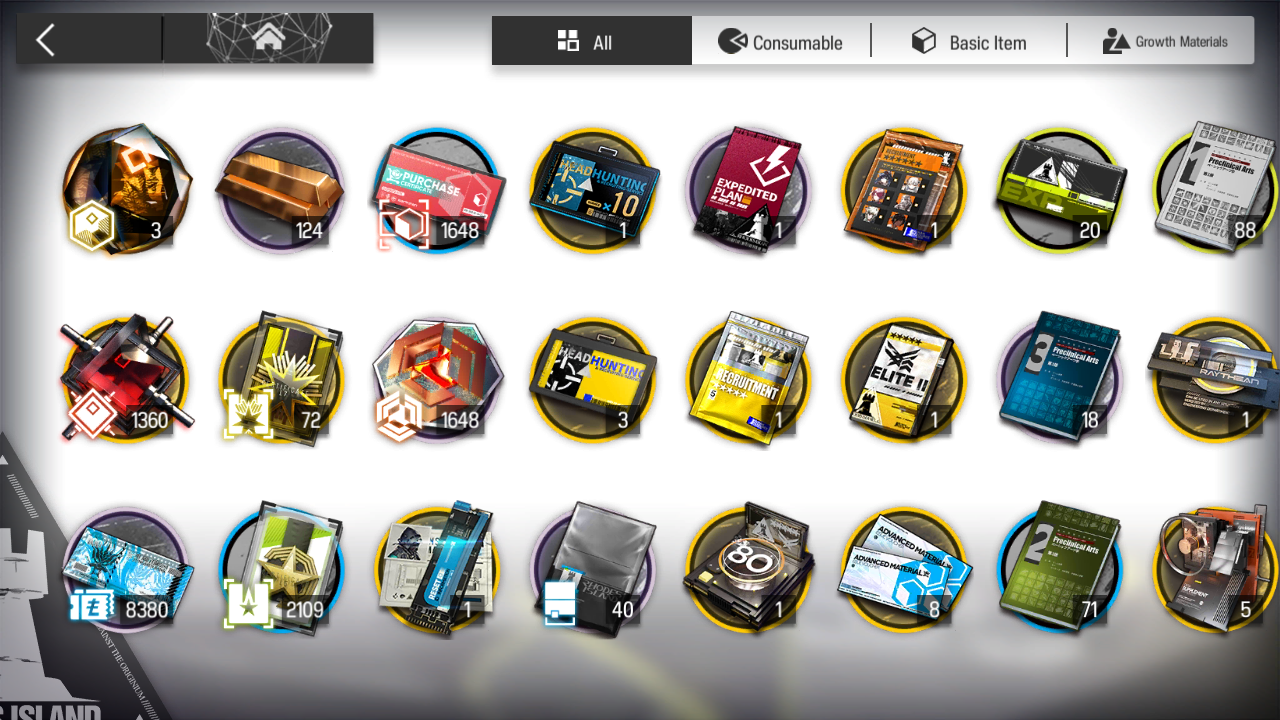Open the Basic Item tab
The height and width of the screenshot is (720, 1280).
click(968, 42)
